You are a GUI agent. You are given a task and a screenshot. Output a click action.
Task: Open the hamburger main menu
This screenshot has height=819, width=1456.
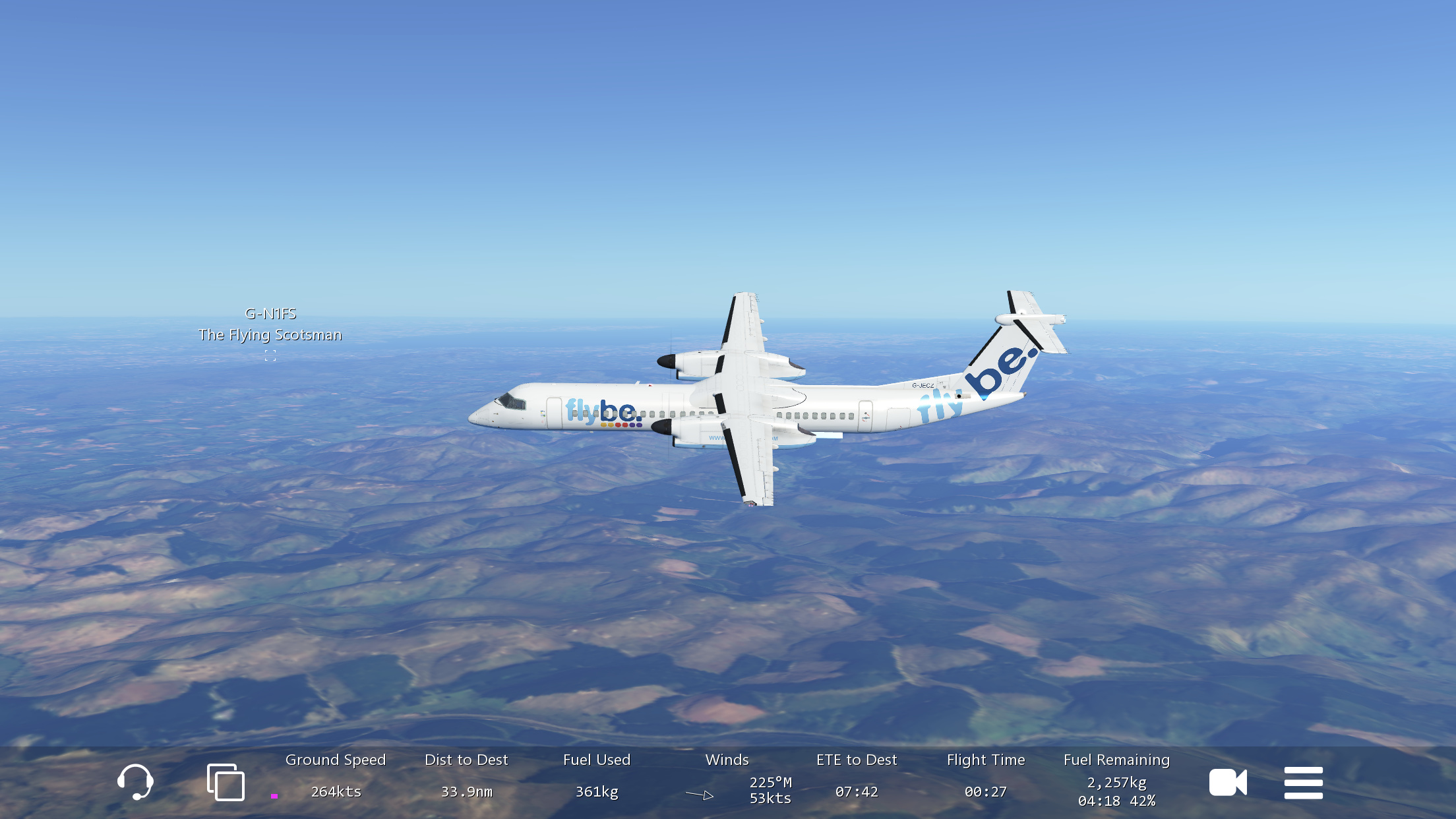pos(1303,783)
